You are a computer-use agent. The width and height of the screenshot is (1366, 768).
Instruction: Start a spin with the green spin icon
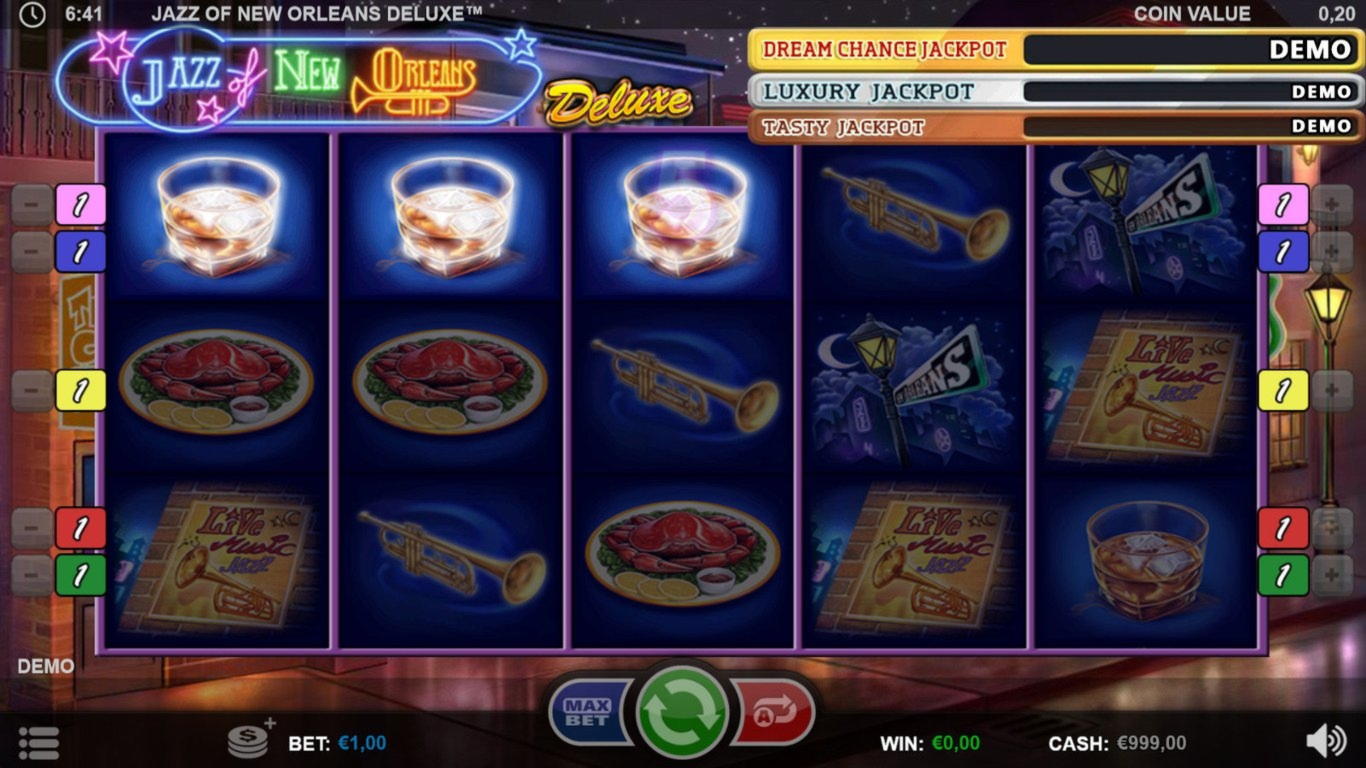[x=683, y=710]
